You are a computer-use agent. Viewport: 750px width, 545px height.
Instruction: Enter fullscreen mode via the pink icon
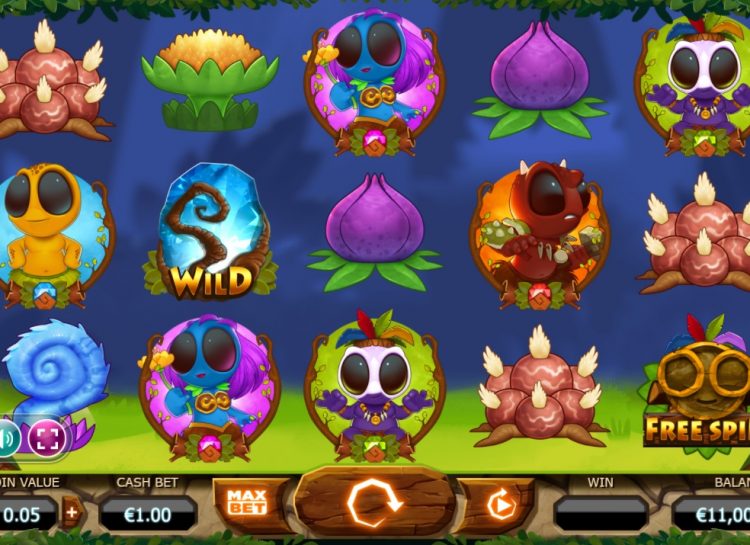pyautogui.click(x=47, y=438)
